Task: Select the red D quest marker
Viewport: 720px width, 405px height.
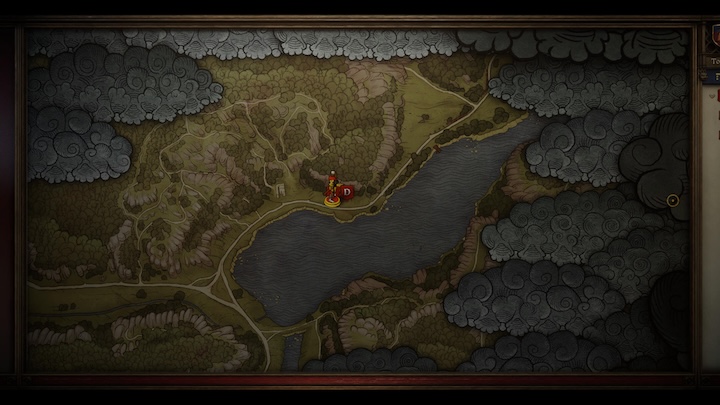Action: (x=347, y=190)
